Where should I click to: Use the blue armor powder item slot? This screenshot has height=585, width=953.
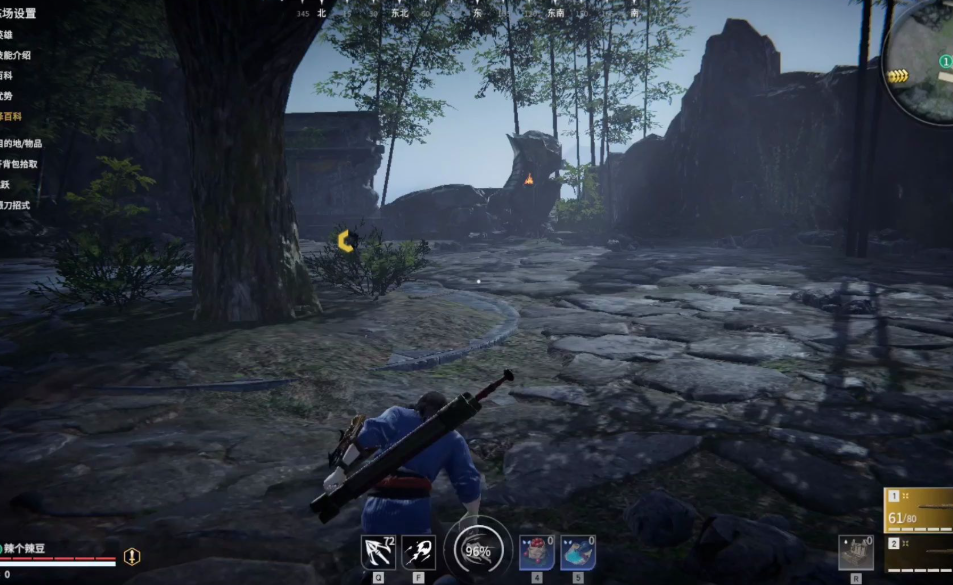[x=577, y=552]
